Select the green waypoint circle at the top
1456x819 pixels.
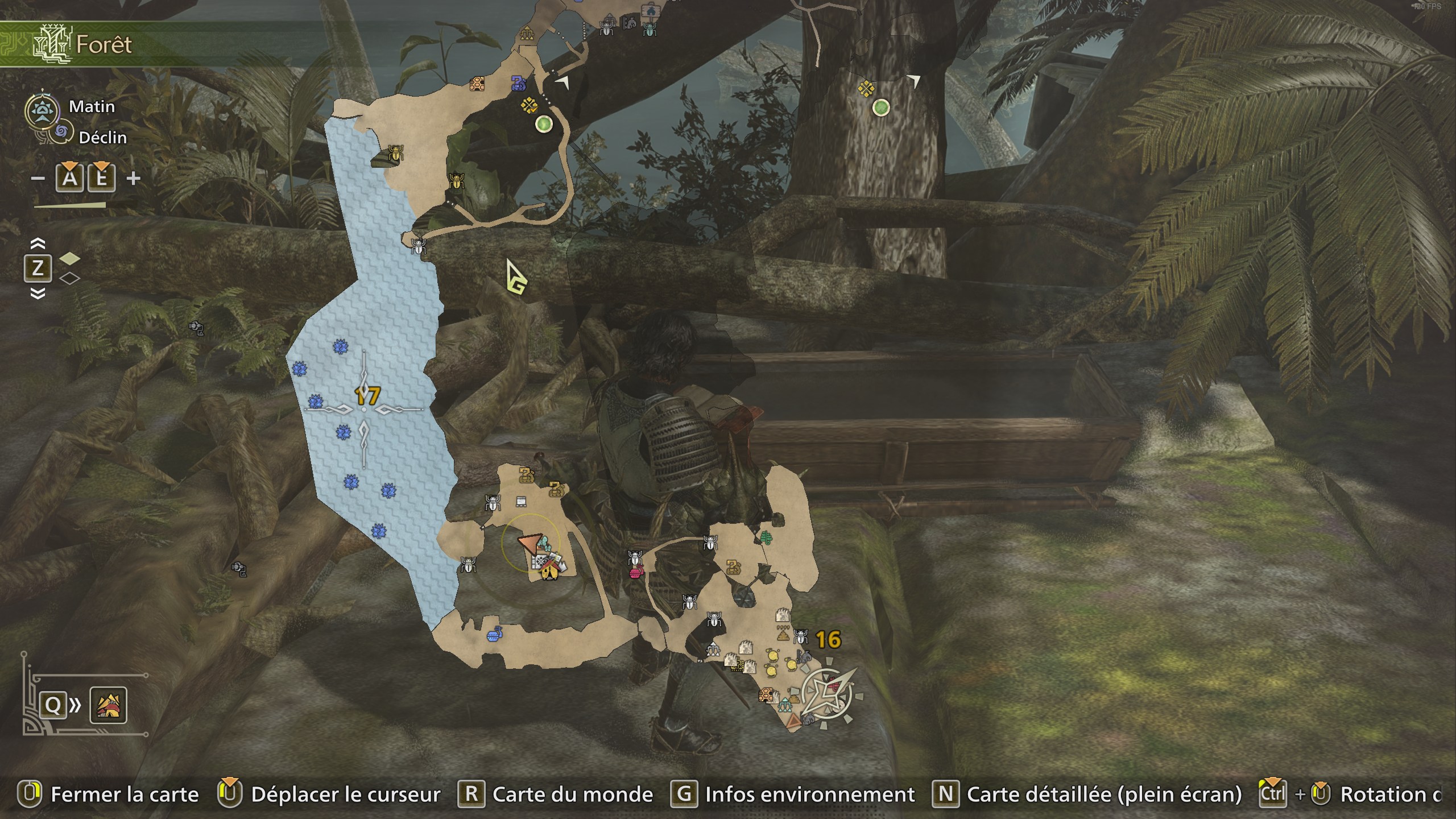pos(545,122)
